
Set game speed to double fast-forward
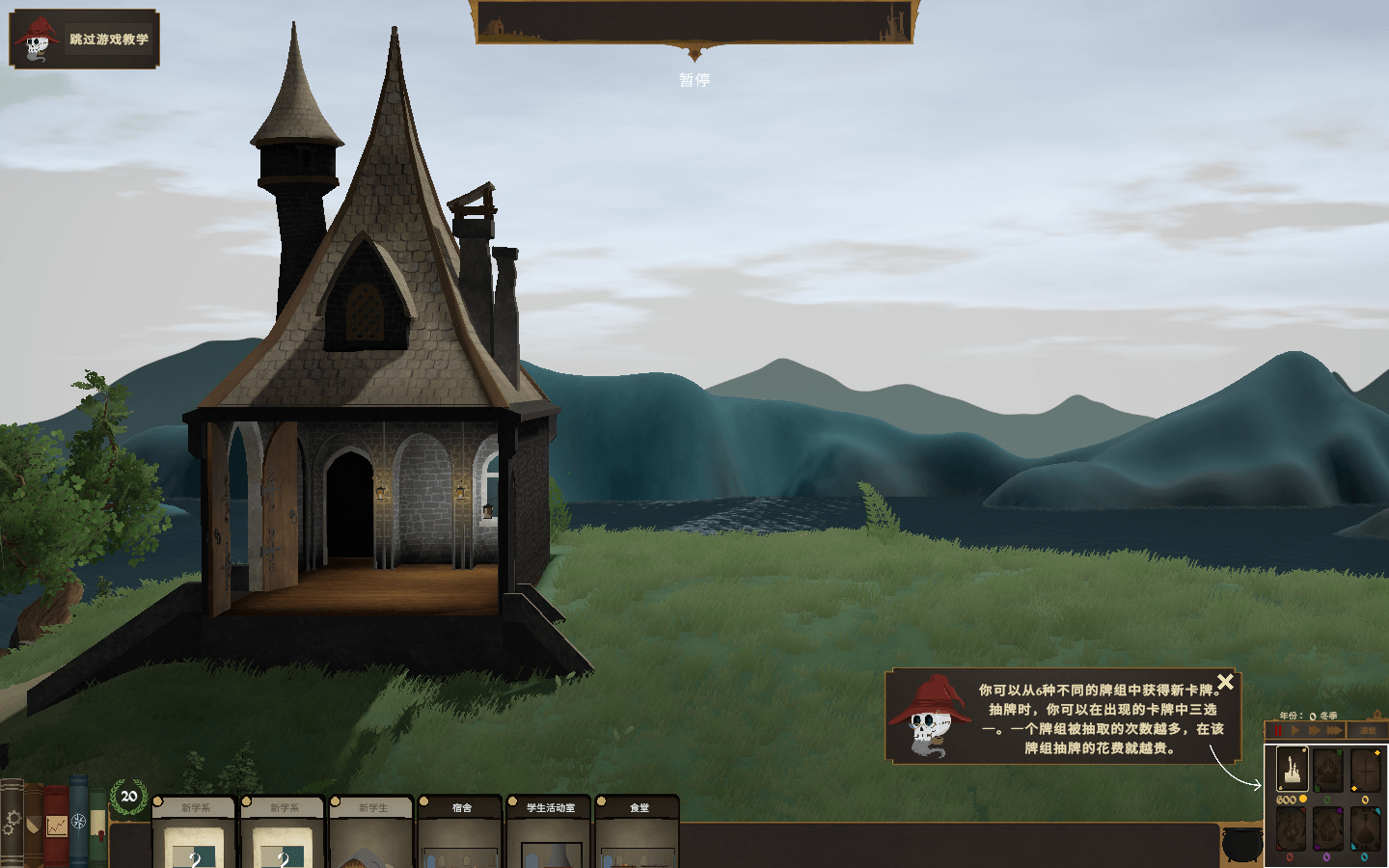pos(1314,731)
